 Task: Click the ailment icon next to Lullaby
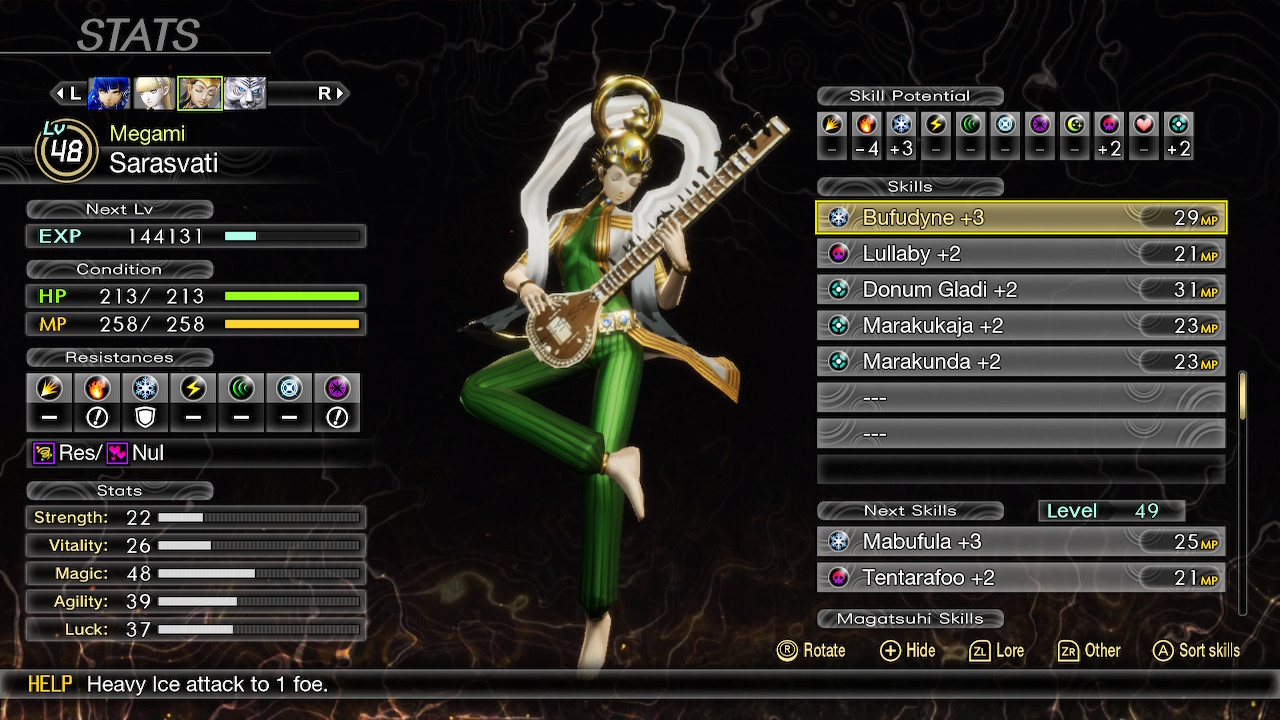coord(837,253)
